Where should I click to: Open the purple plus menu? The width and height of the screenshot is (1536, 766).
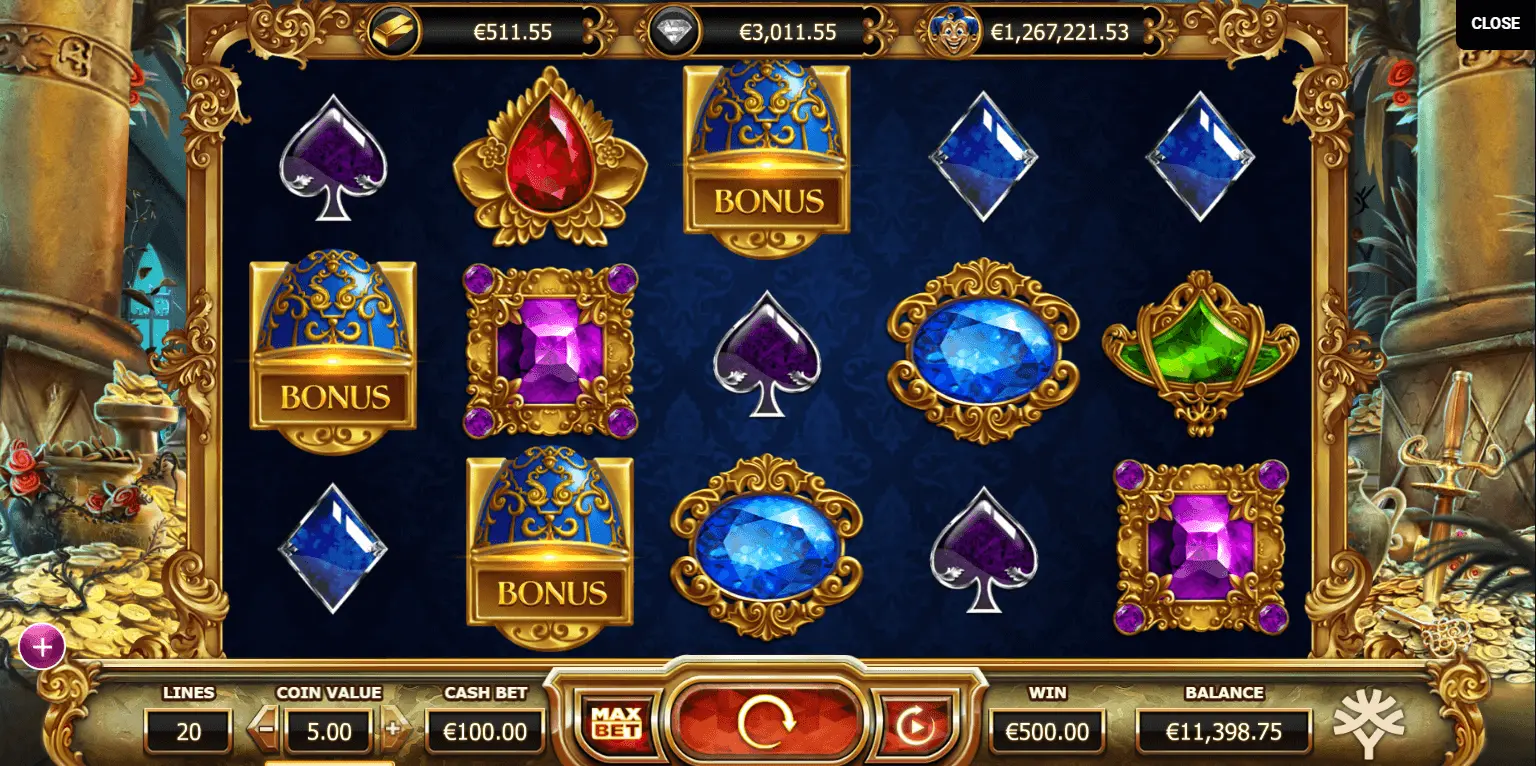pos(42,647)
